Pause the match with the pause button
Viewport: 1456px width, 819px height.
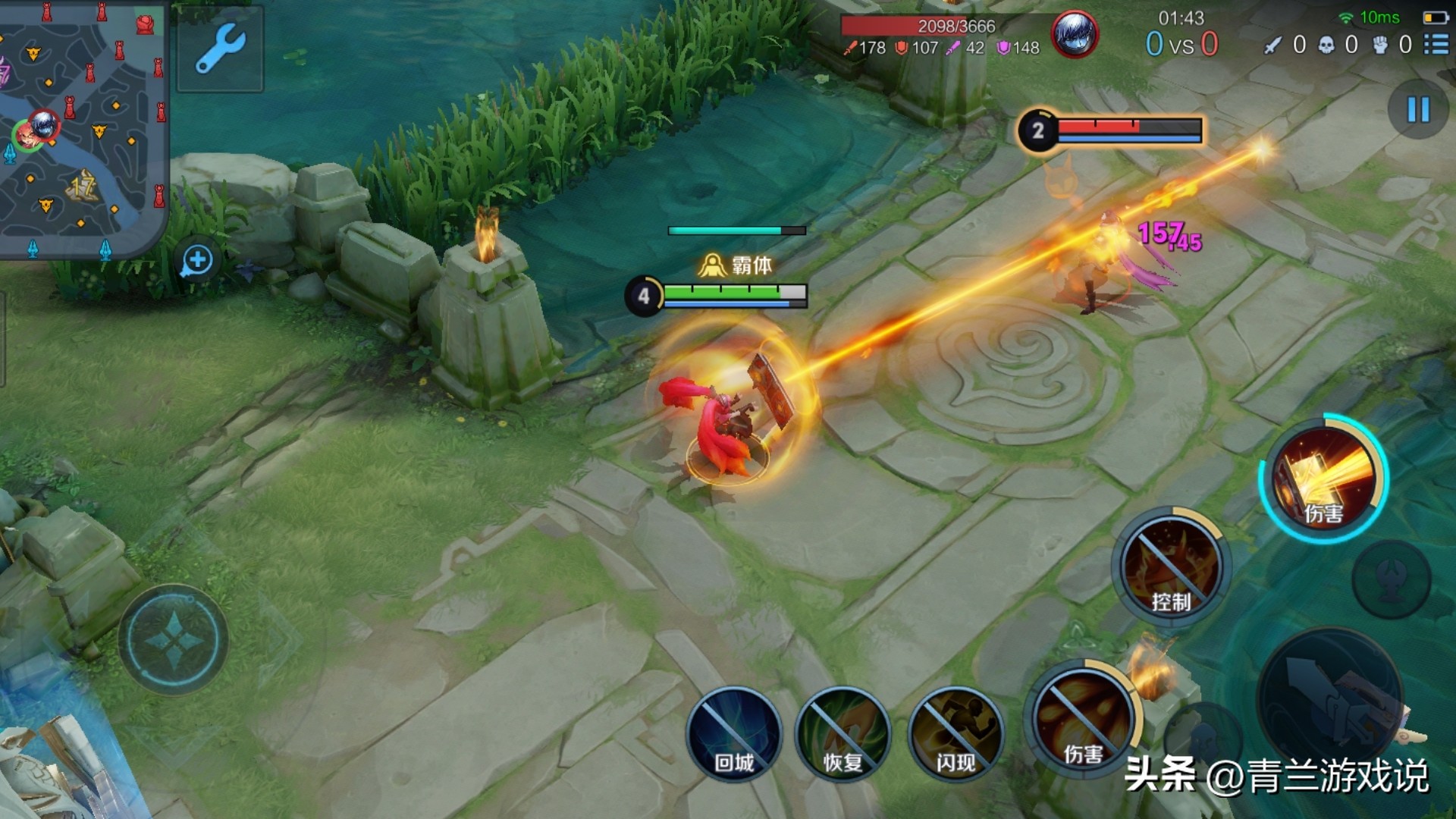pyautogui.click(x=1417, y=110)
